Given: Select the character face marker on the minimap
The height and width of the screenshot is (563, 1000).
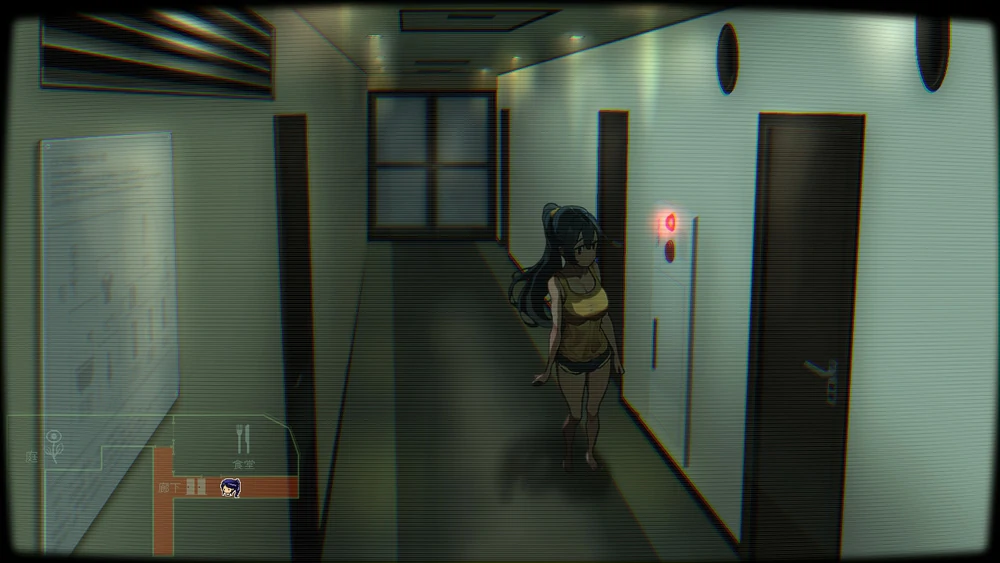Looking at the screenshot, I should (x=230, y=487).
